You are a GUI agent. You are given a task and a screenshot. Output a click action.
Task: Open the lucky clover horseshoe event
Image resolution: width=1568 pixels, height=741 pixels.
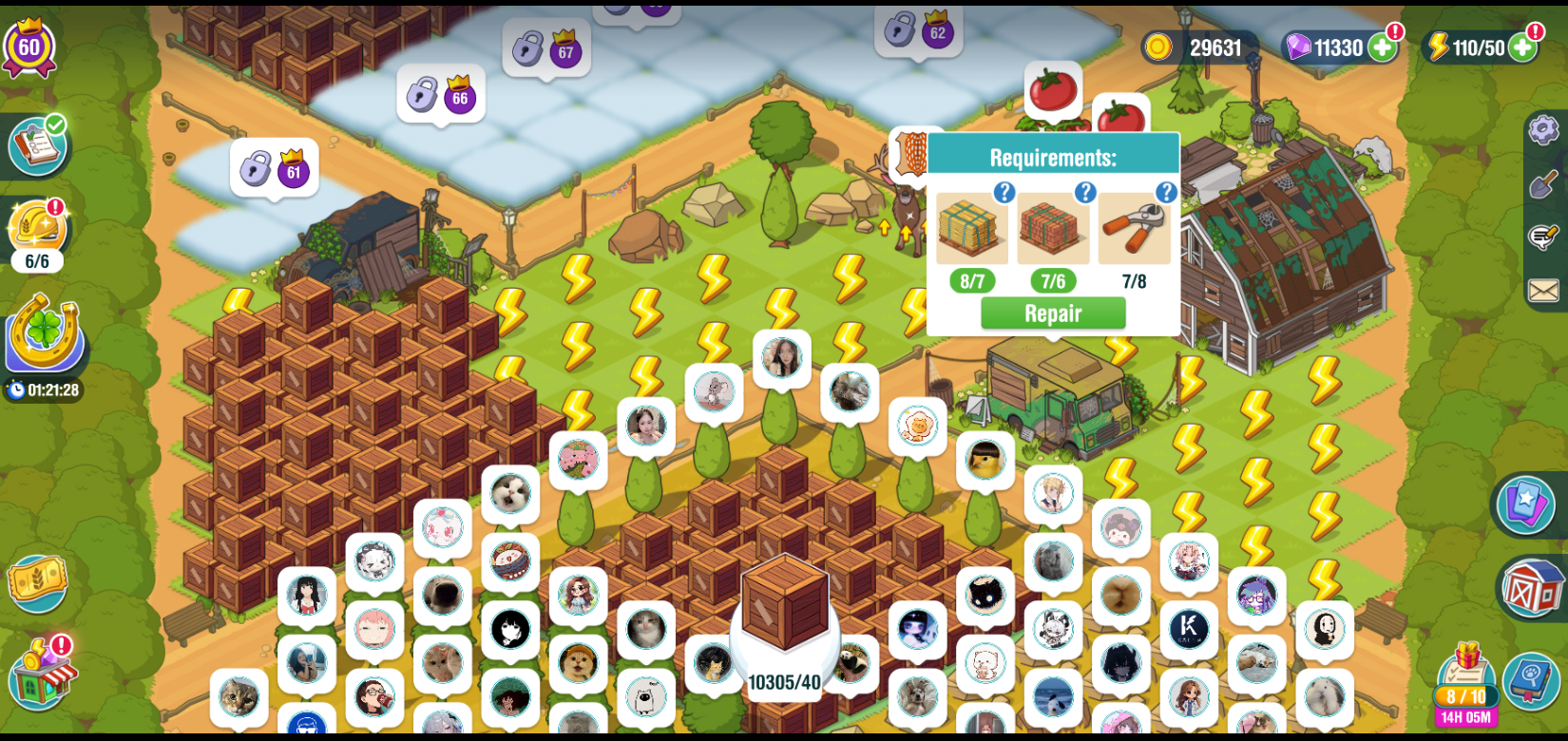(x=43, y=332)
